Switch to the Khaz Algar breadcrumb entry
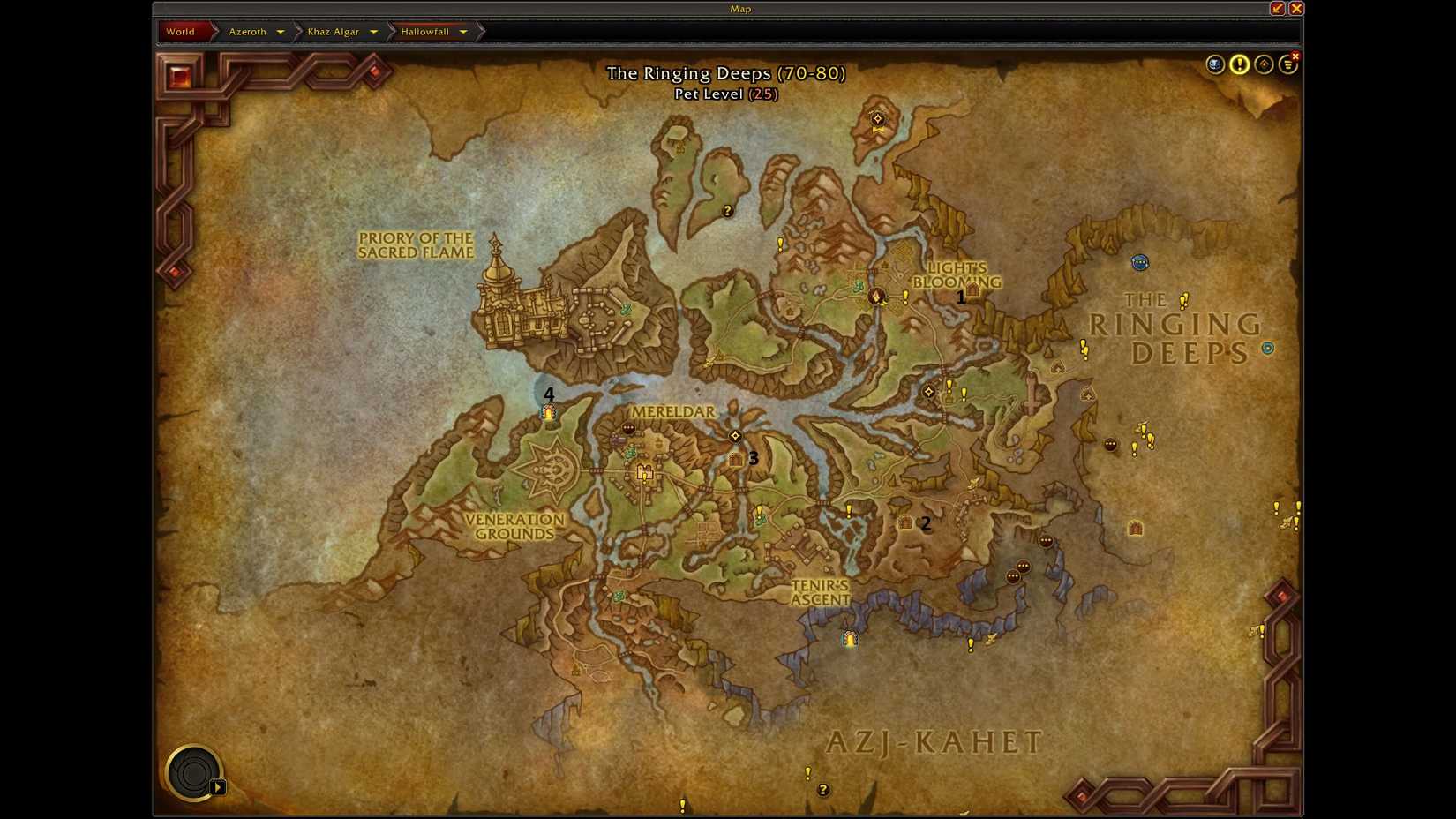This screenshot has width=1456, height=819. coord(334,31)
